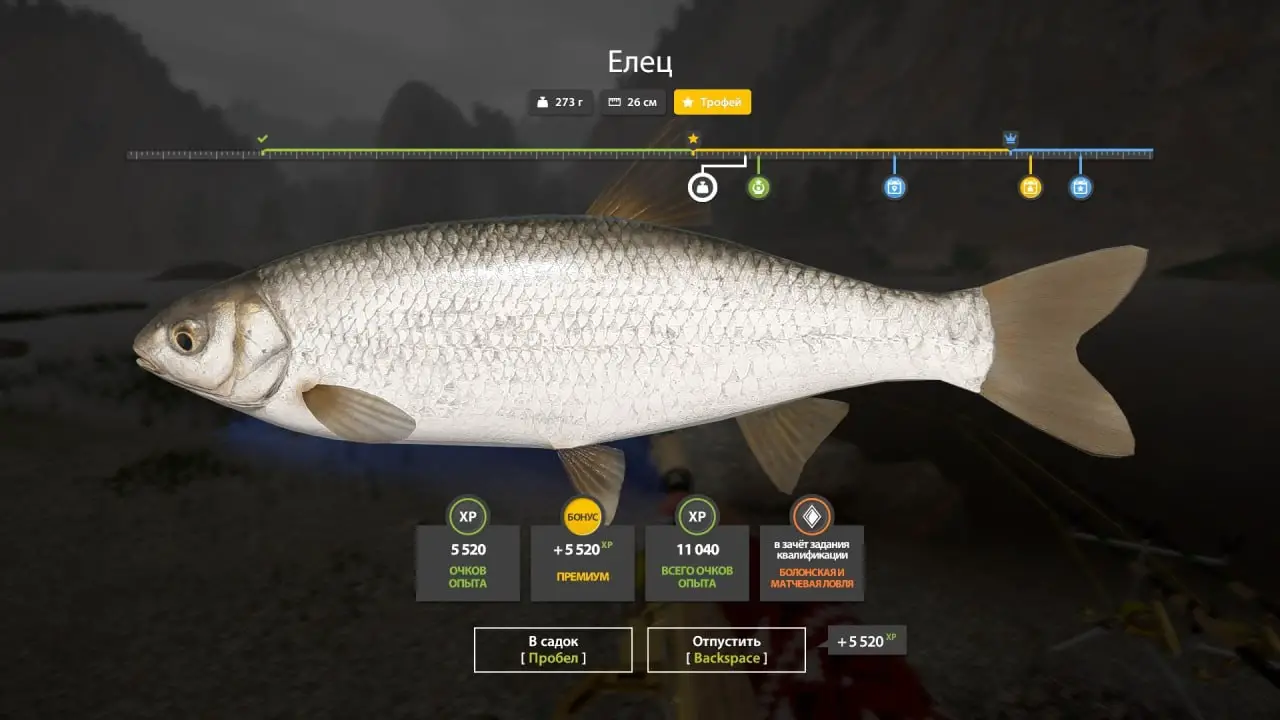Click the blue crown marker on the scale
The width and height of the screenshot is (1280, 720).
[1011, 139]
